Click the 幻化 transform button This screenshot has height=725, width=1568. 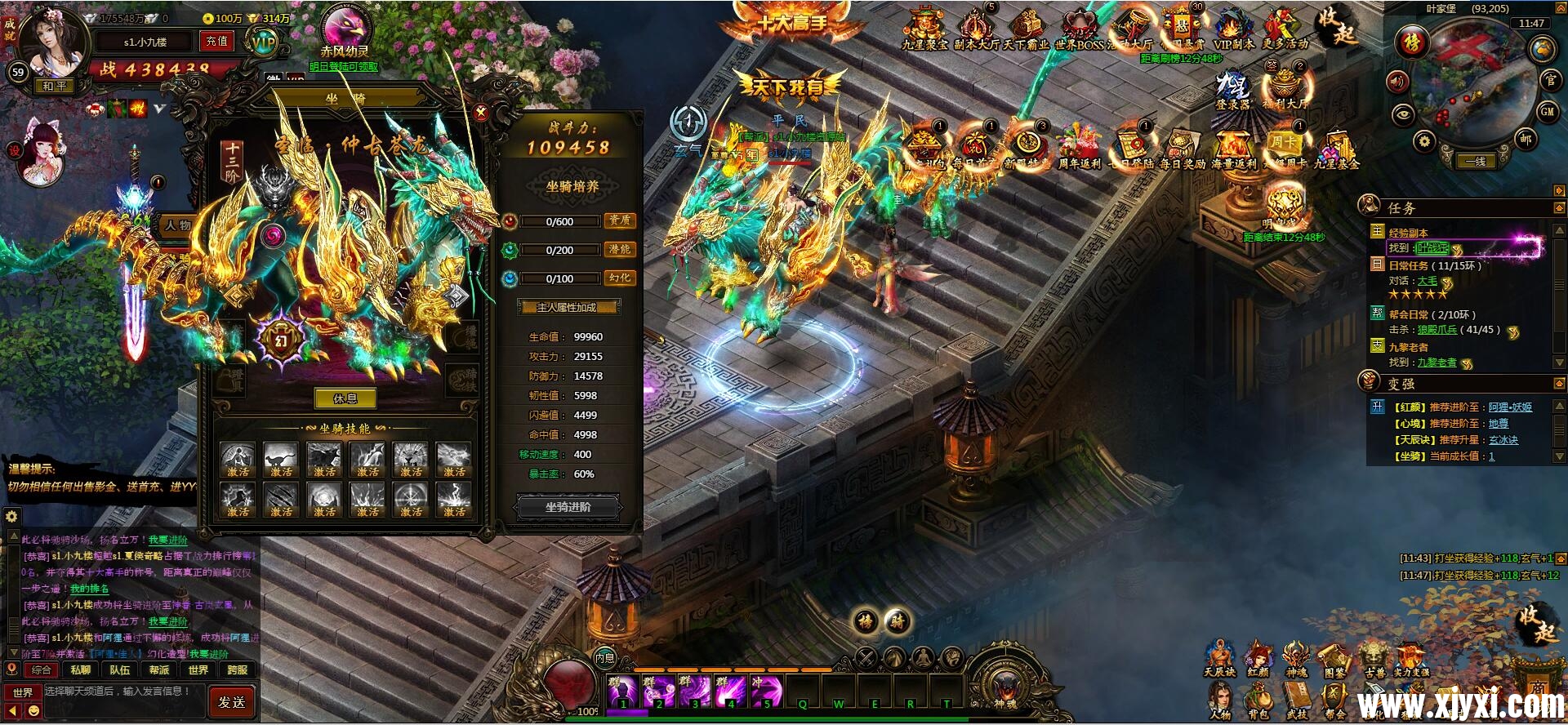pos(620,278)
